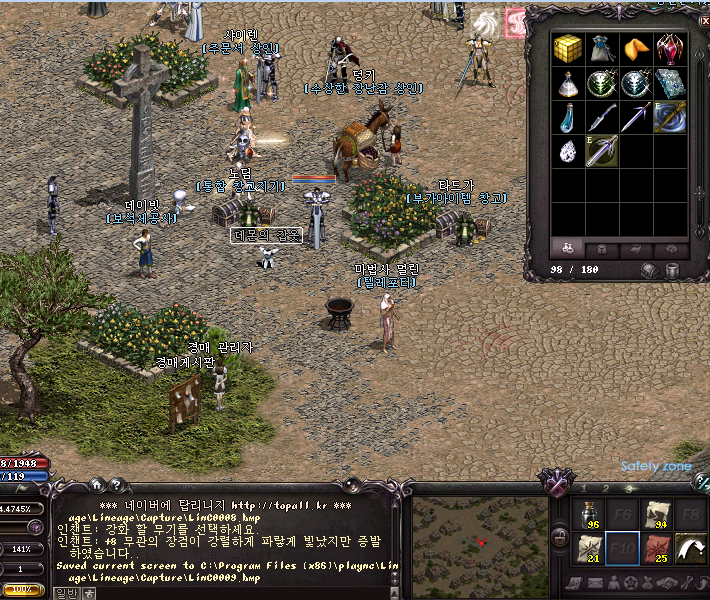Select the blue curved bottle potion

[x=569, y=118]
